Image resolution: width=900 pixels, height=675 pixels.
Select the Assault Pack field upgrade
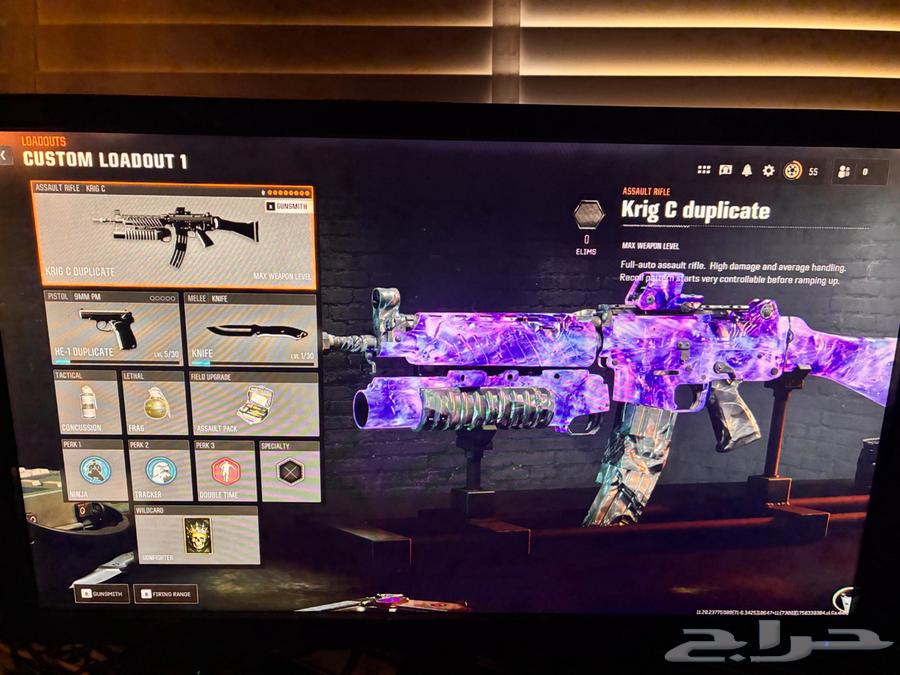coord(253,403)
